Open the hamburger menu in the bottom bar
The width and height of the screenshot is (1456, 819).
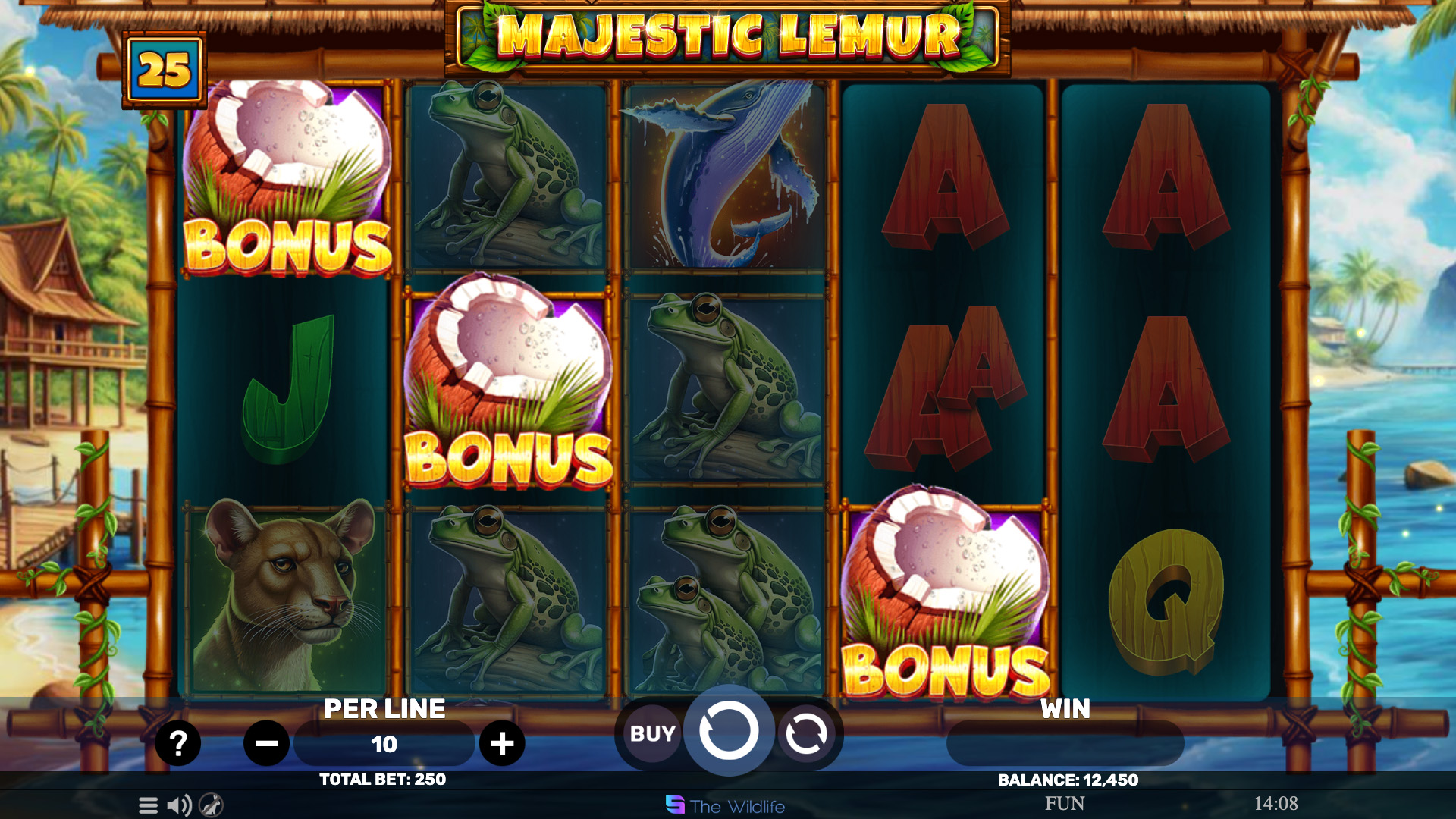pyautogui.click(x=149, y=805)
